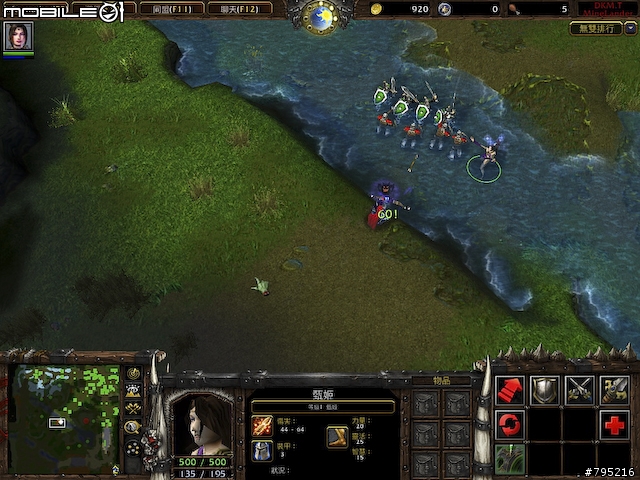Select the Attack sword command
The image size is (640, 480).
click(x=615, y=390)
